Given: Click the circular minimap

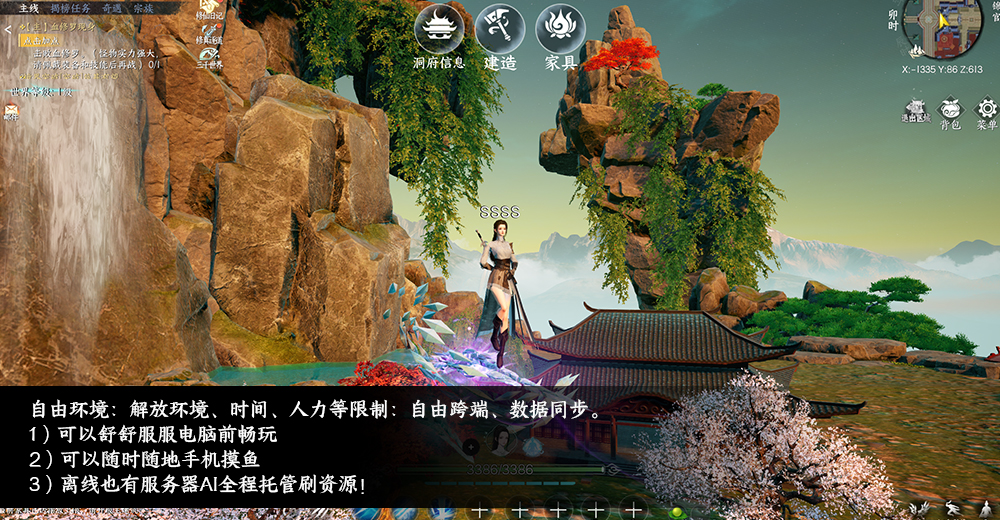Looking at the screenshot, I should [x=942, y=27].
